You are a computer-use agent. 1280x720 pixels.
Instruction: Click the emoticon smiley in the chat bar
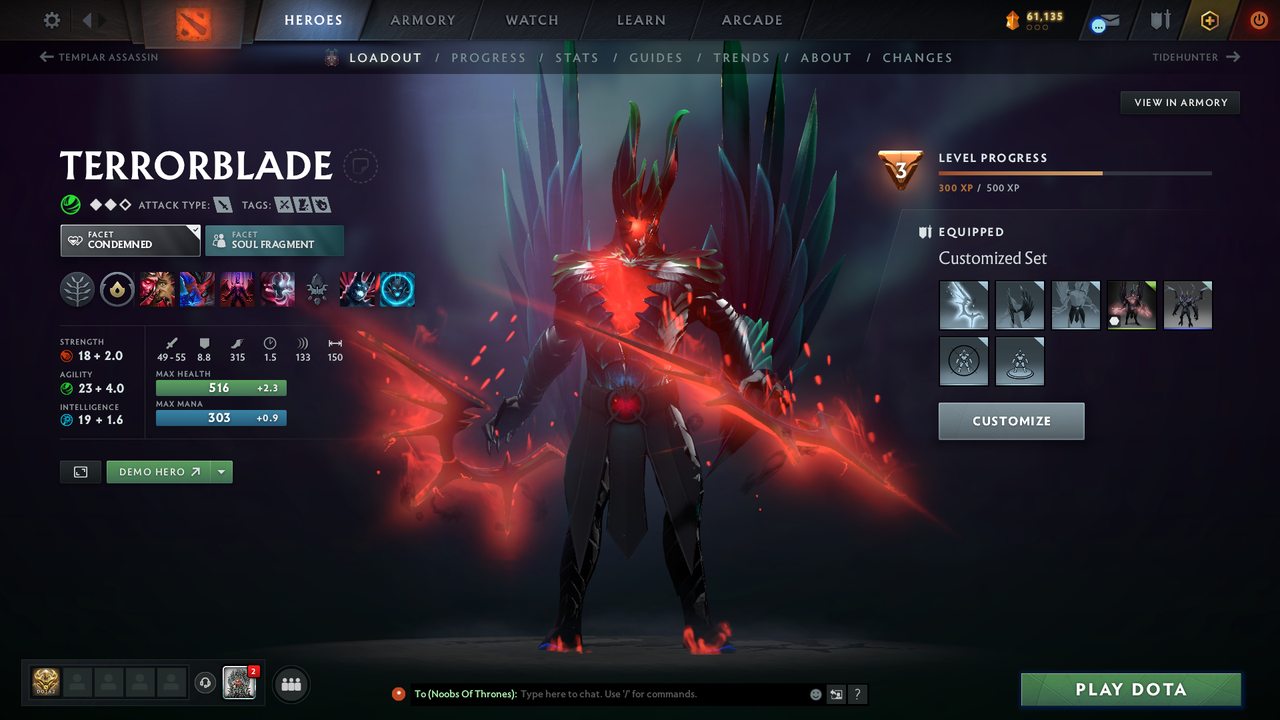coord(814,693)
